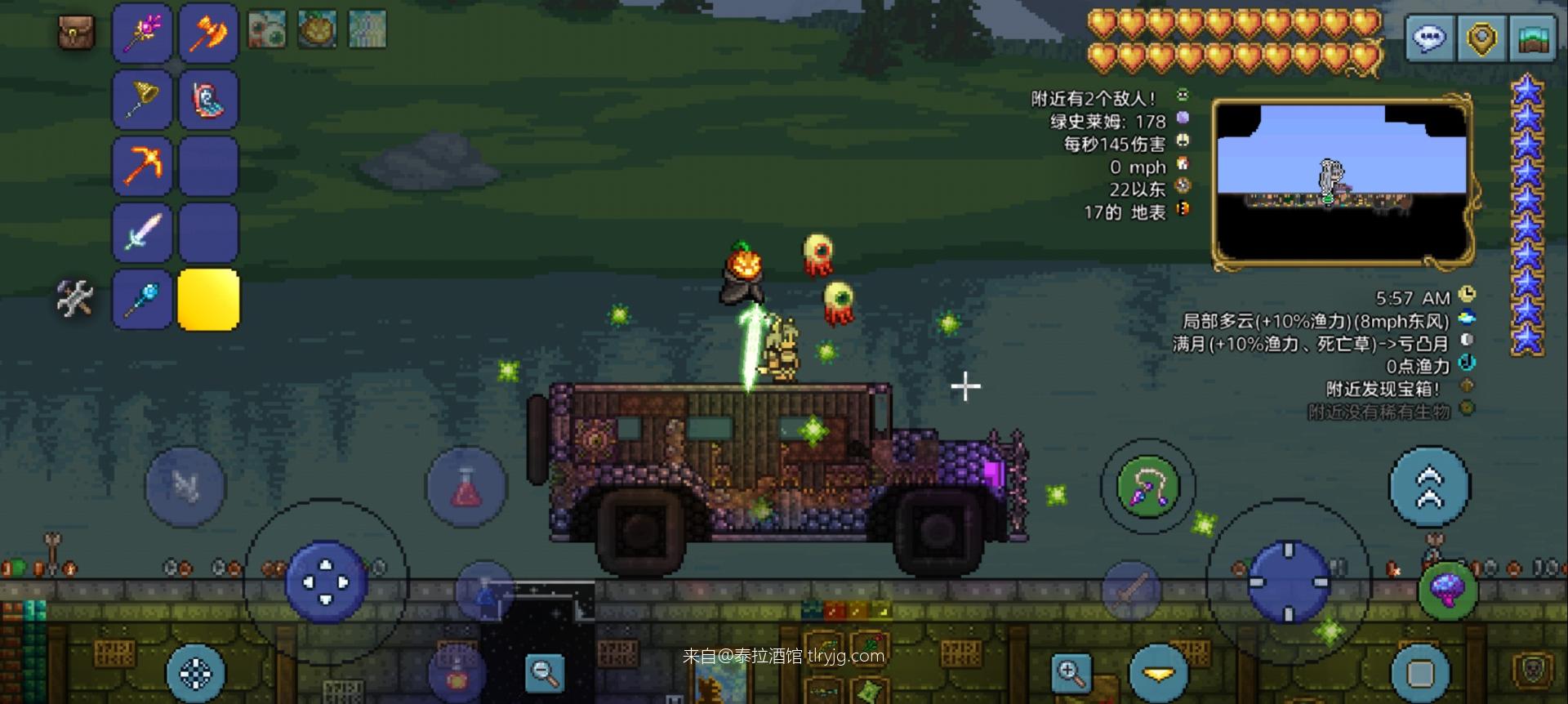The width and height of the screenshot is (1568, 704).
Task: Open the chat speech bubble button
Action: coord(1429,38)
